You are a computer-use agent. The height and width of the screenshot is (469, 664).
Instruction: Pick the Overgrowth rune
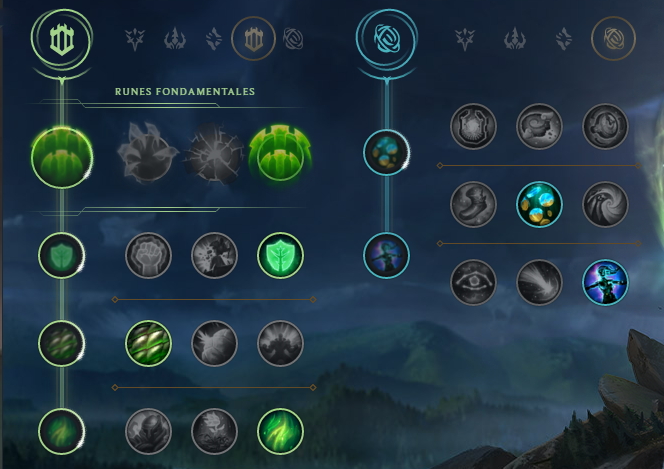148,431
